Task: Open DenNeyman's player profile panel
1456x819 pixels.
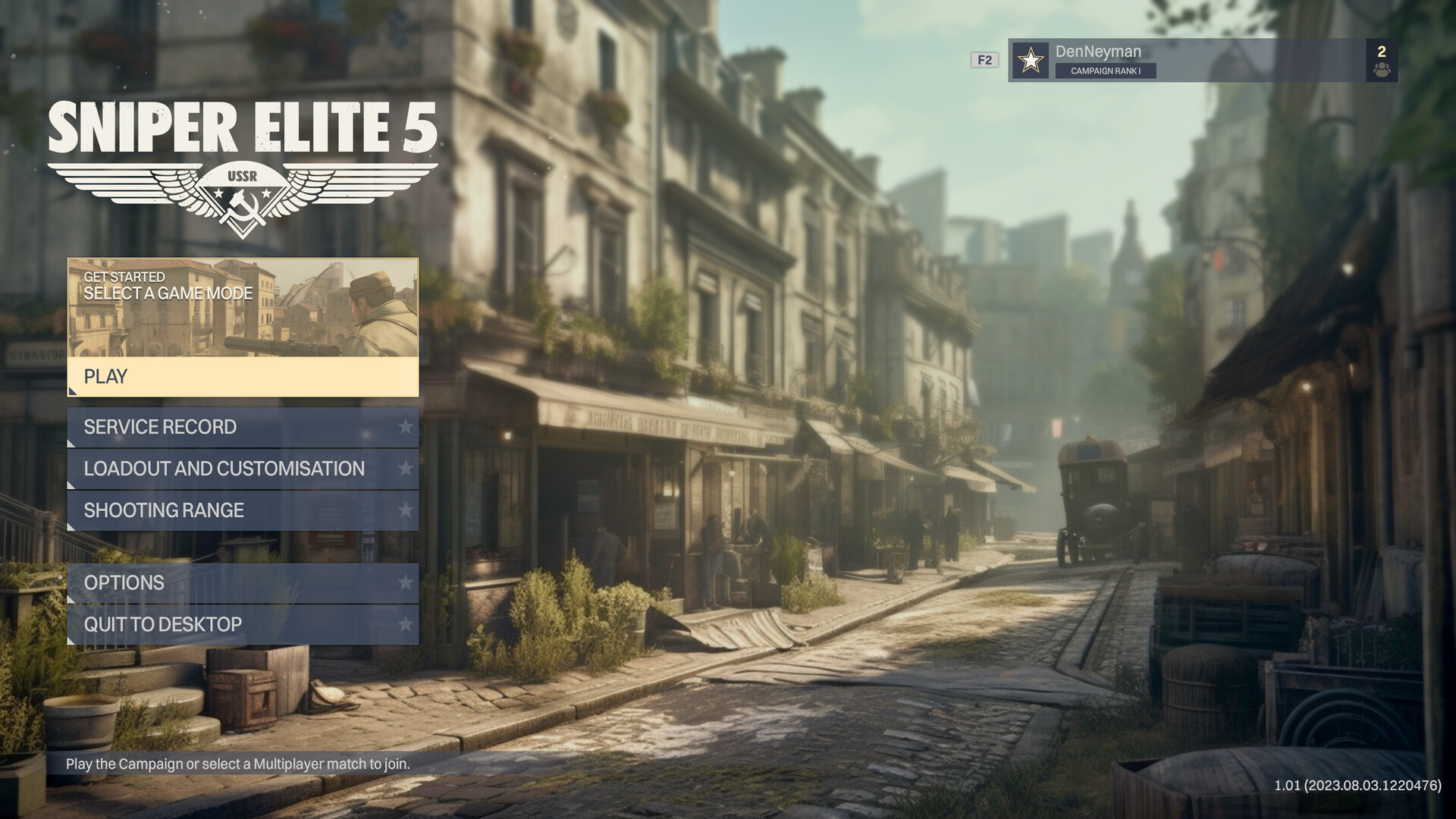Action: [1187, 60]
